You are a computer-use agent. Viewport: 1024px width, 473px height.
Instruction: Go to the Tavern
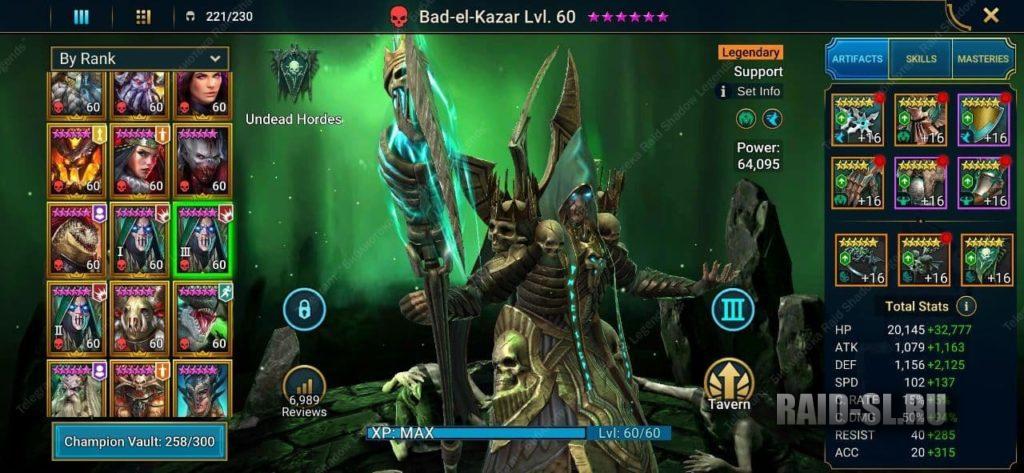coord(729,384)
